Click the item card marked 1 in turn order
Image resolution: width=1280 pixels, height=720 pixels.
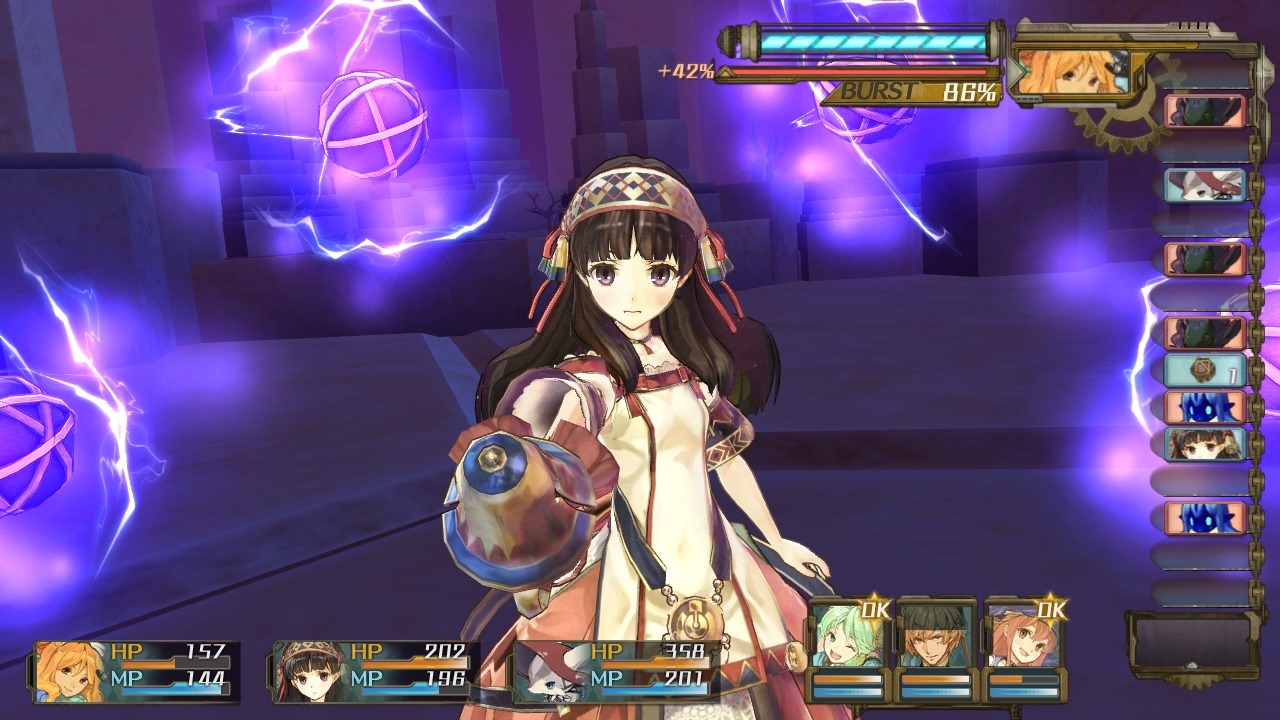tap(1205, 371)
